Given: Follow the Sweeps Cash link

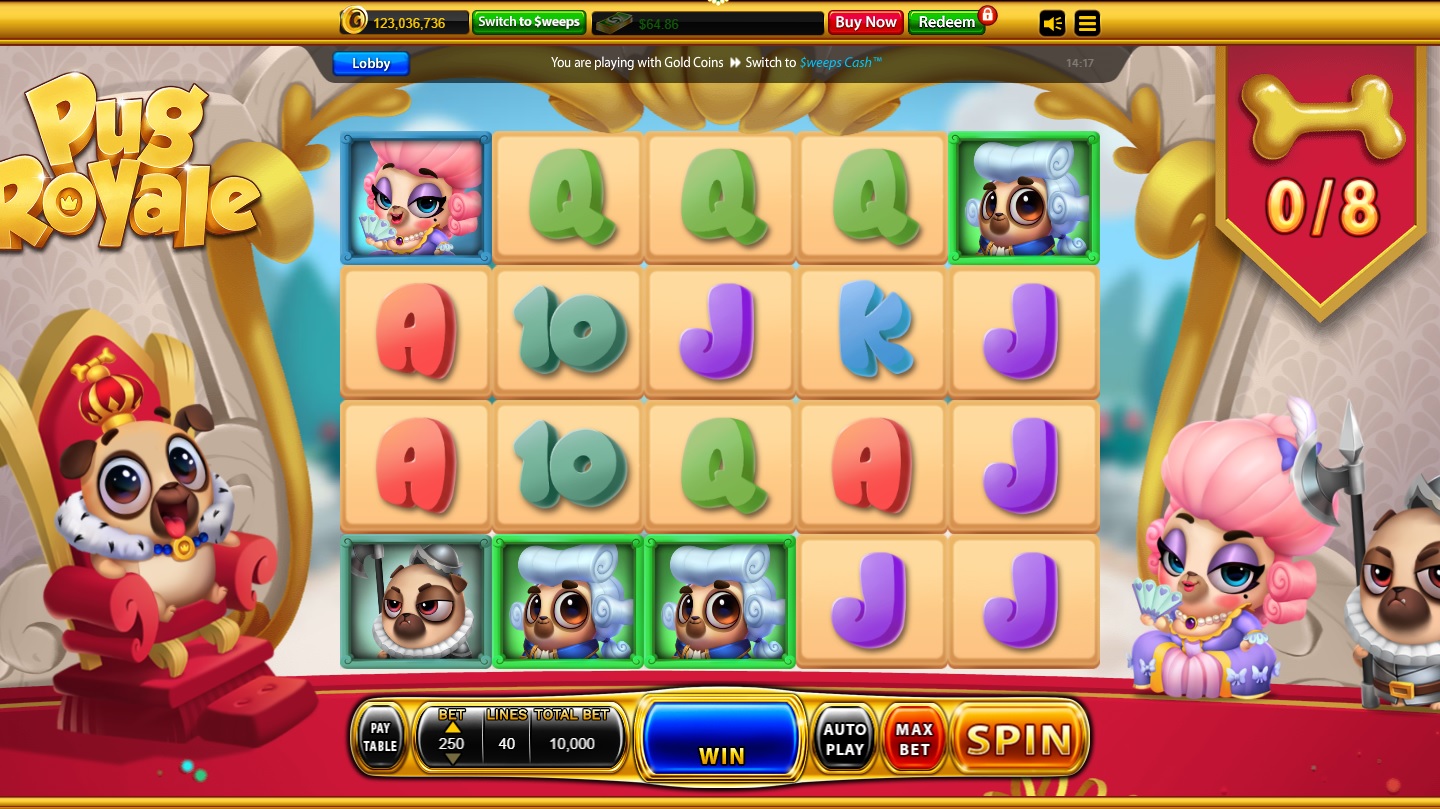Looking at the screenshot, I should click(x=841, y=62).
